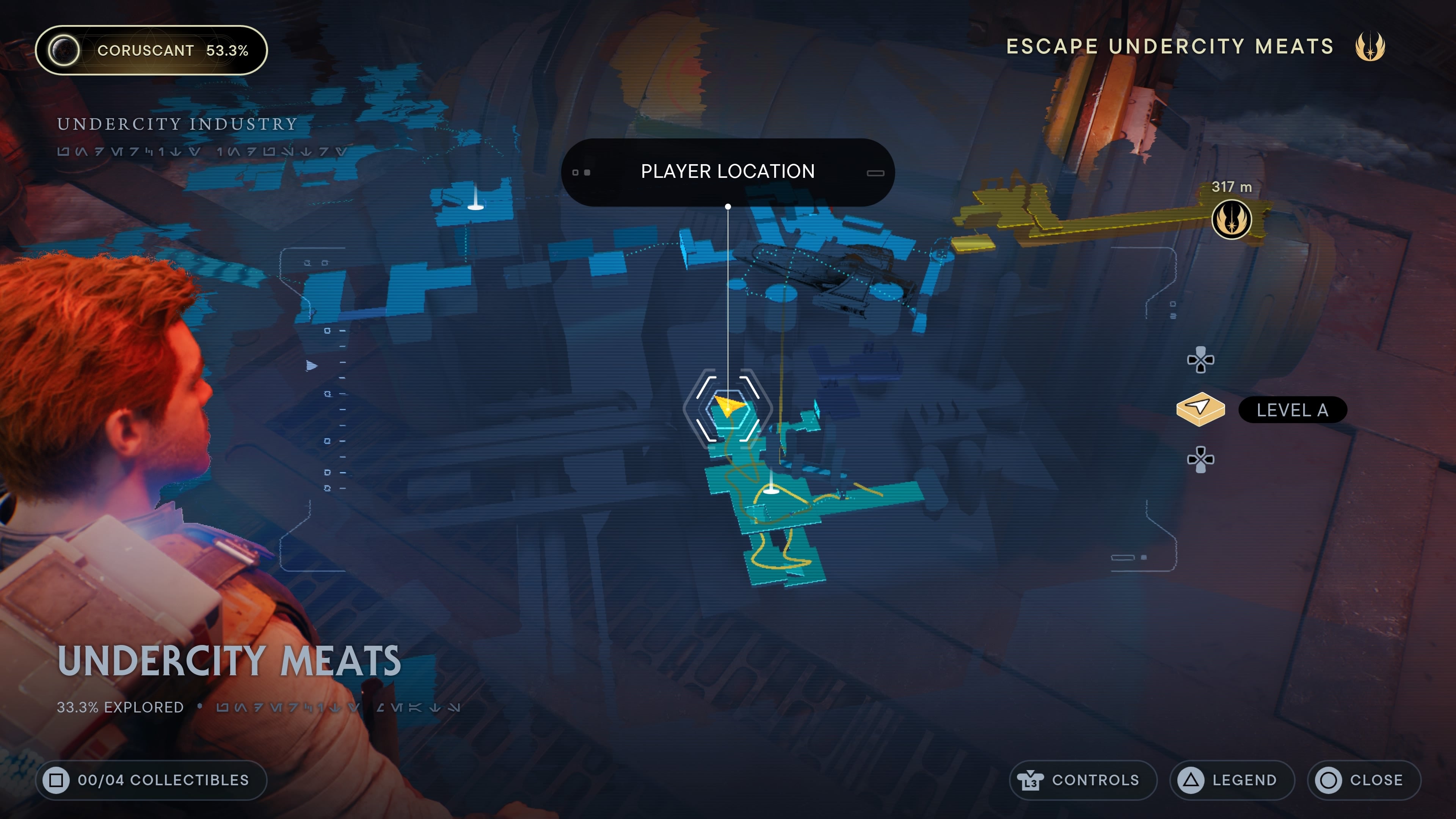1456x819 pixels.
Task: Select the Coruscant 53.3% planet indicator
Action: 152,50
